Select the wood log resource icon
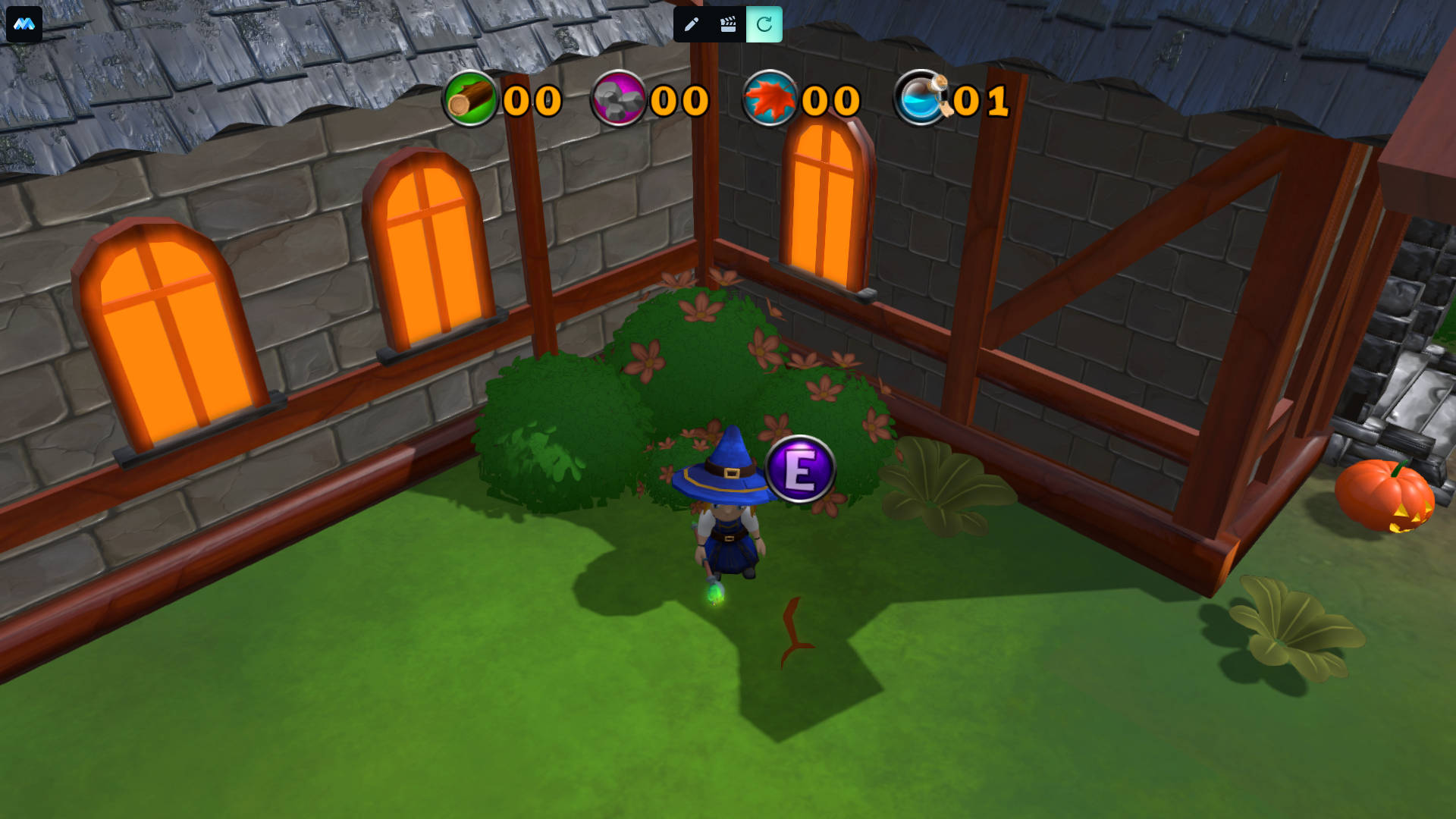Image resolution: width=1456 pixels, height=819 pixels. pyautogui.click(x=470, y=99)
